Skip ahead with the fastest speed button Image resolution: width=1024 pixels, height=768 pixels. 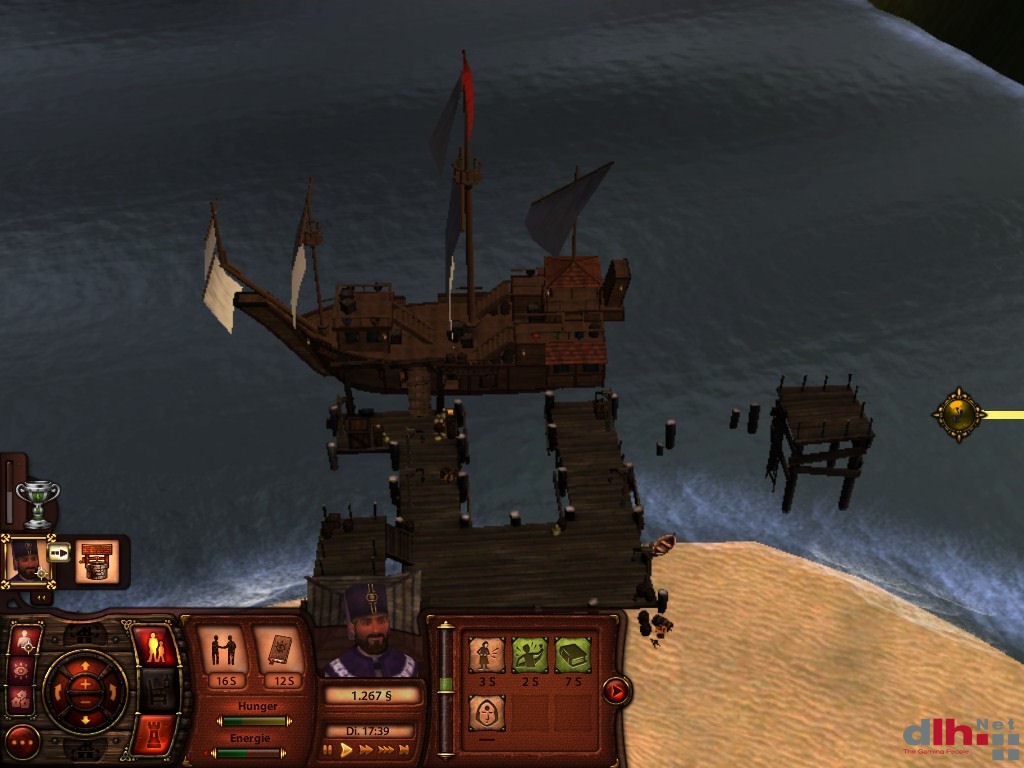pos(404,749)
